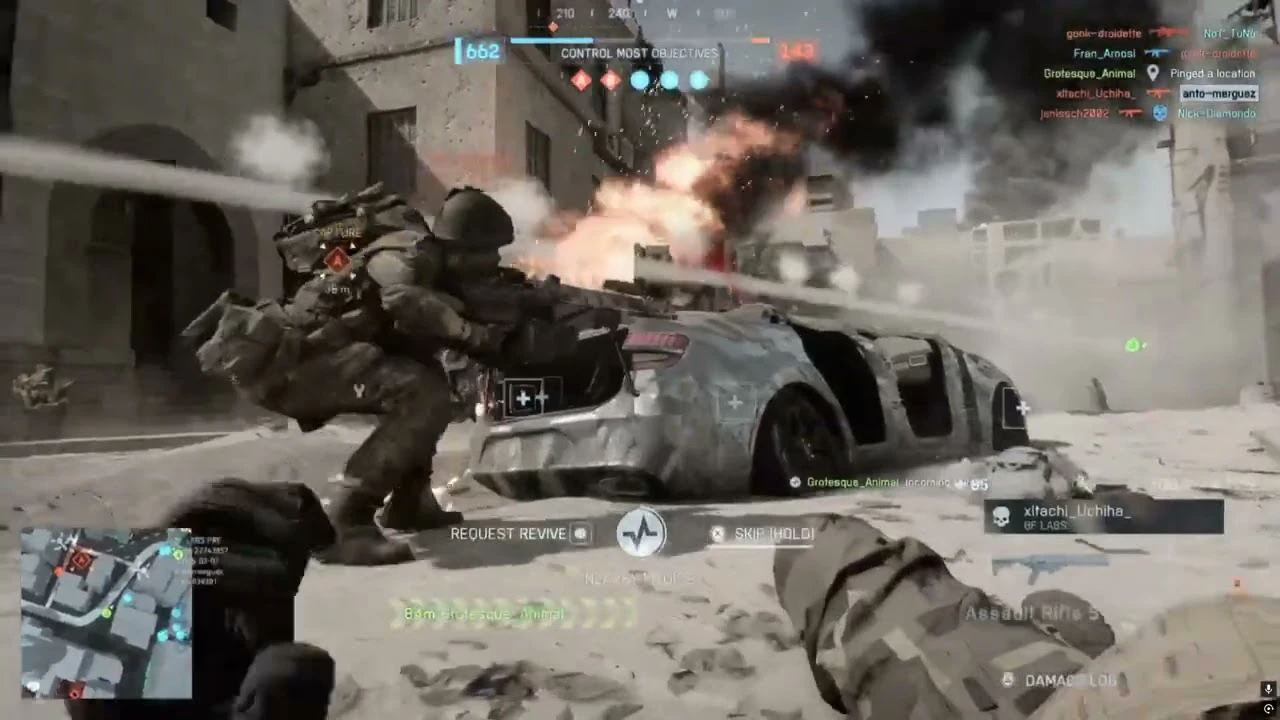Click the blue shield badge near Nick-Diamondo
Screen dimensions: 1280x720
coord(1158,113)
